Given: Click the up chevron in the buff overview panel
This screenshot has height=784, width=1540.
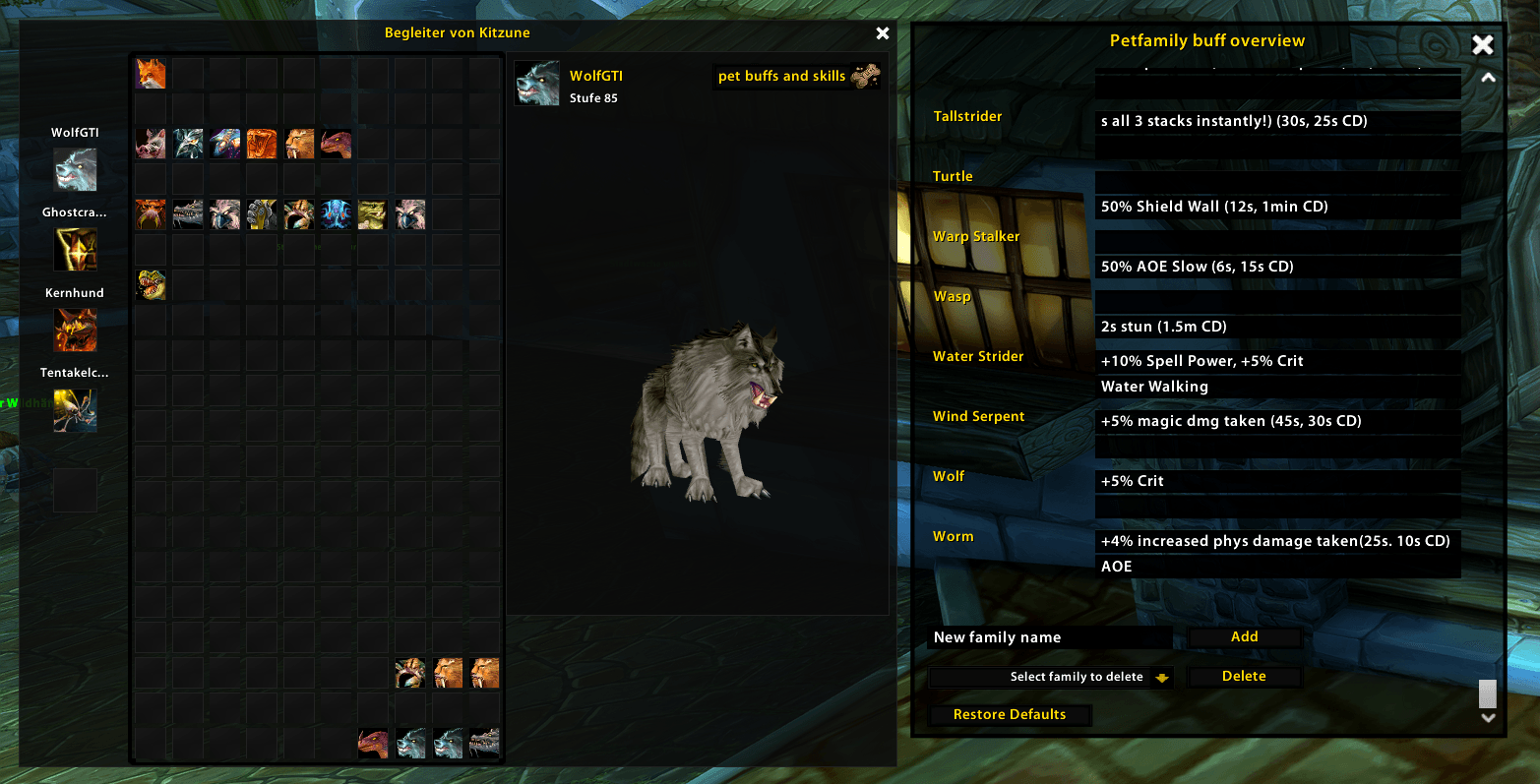Looking at the screenshot, I should click(x=1486, y=76).
